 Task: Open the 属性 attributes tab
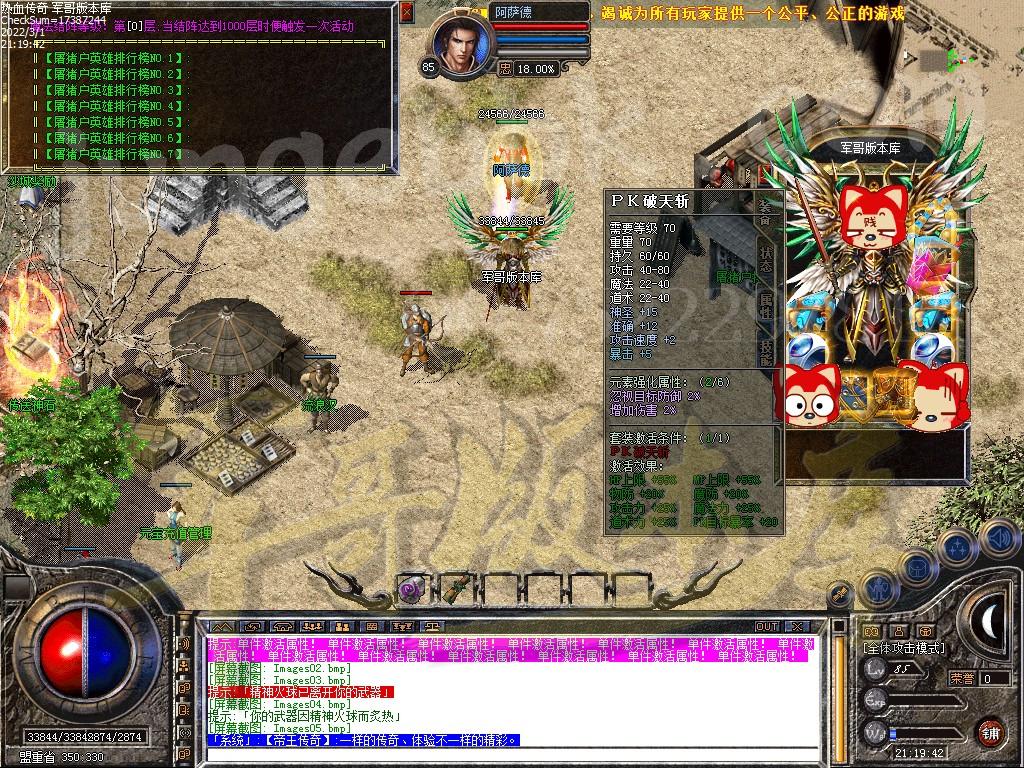coord(765,304)
